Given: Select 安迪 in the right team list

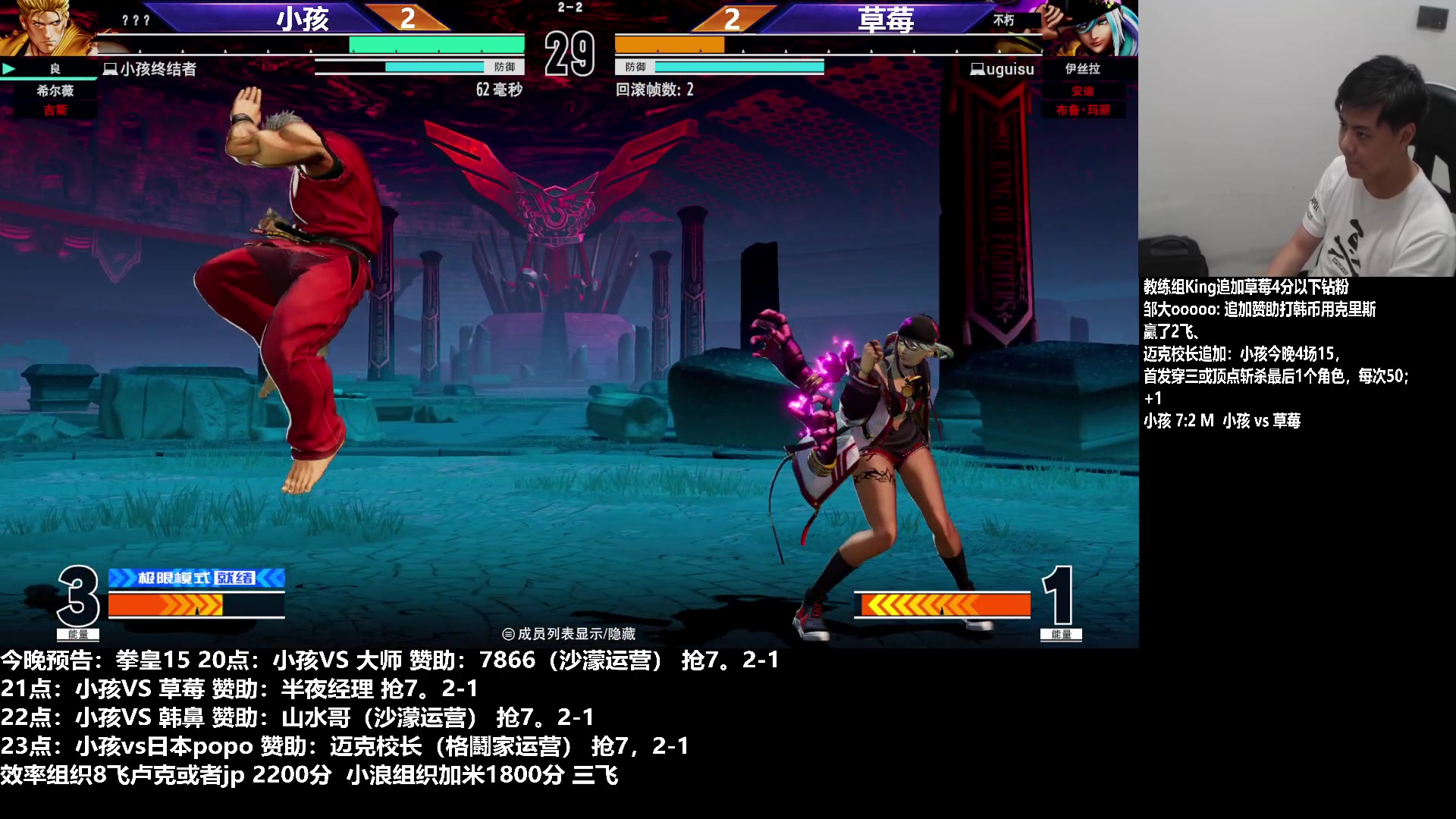Looking at the screenshot, I should pyautogui.click(x=1082, y=91).
